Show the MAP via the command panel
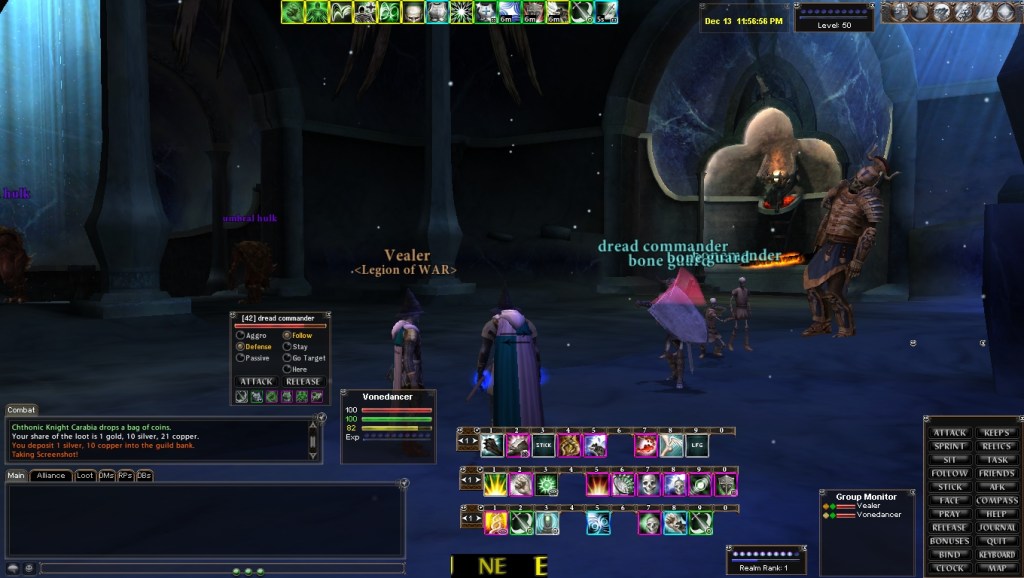This screenshot has height=578, width=1024. tap(996, 568)
